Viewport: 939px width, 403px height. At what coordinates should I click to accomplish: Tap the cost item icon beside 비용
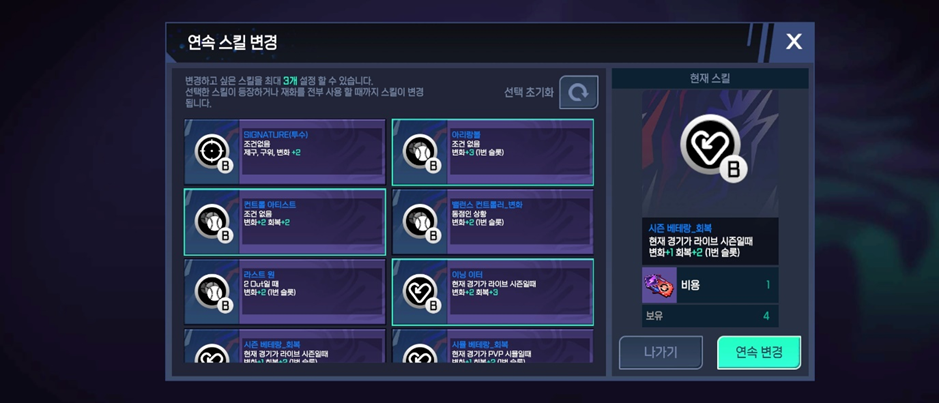pos(659,285)
